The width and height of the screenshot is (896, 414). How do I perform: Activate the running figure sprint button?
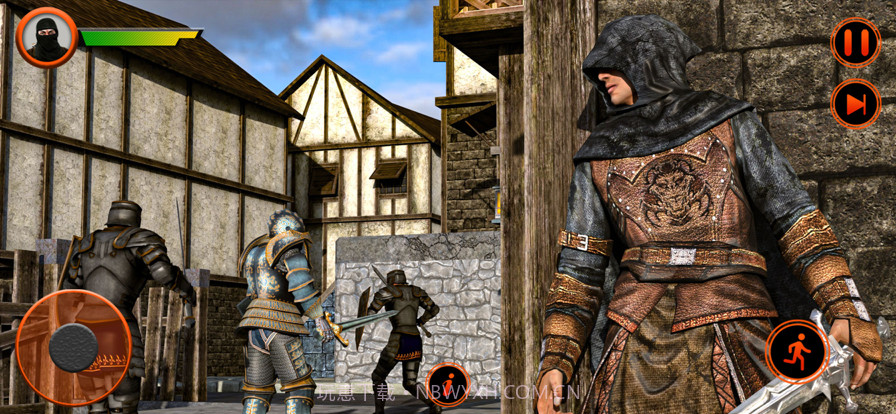[797, 351]
